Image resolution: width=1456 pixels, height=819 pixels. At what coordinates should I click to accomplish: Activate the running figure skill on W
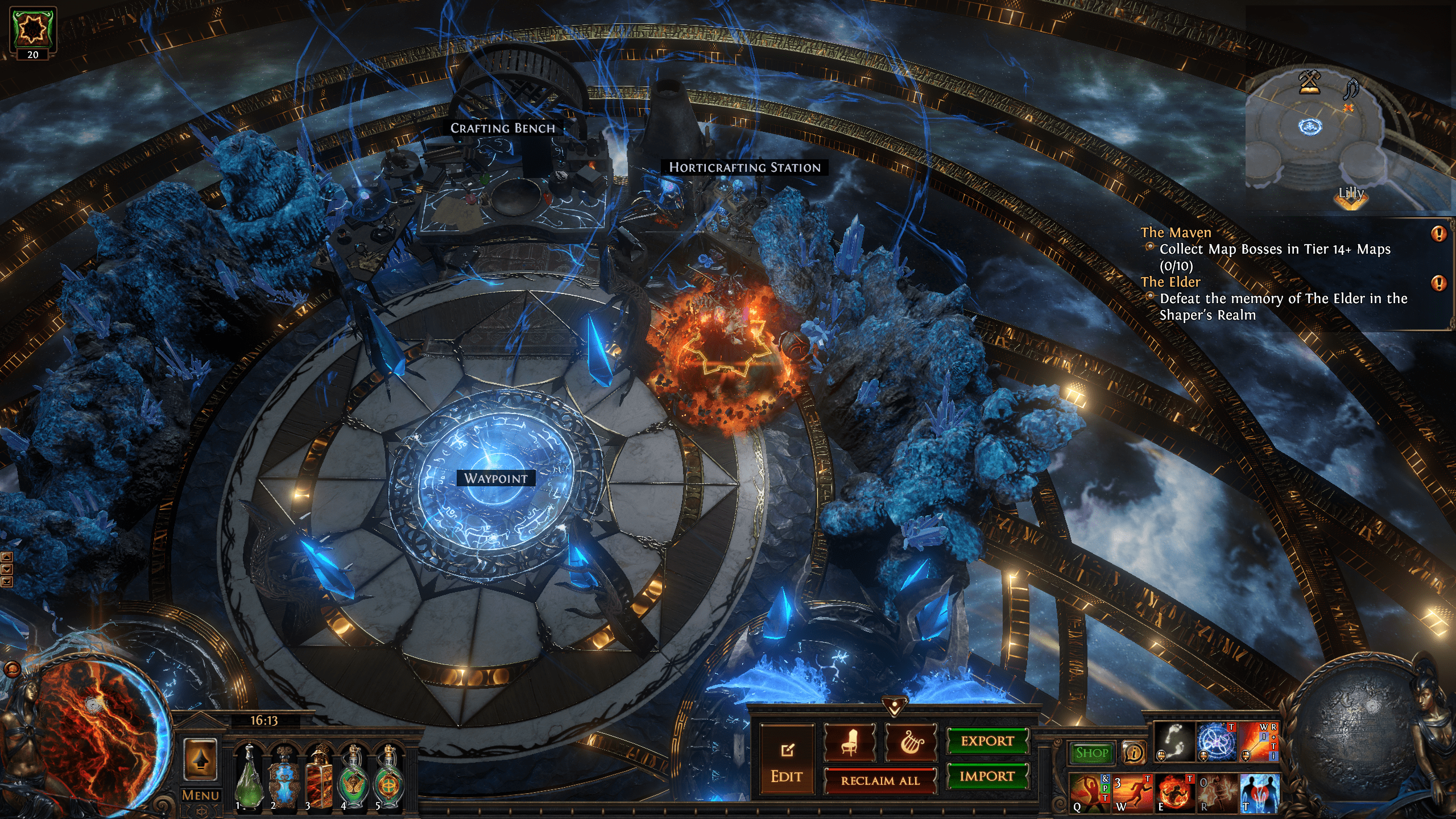point(1132,792)
